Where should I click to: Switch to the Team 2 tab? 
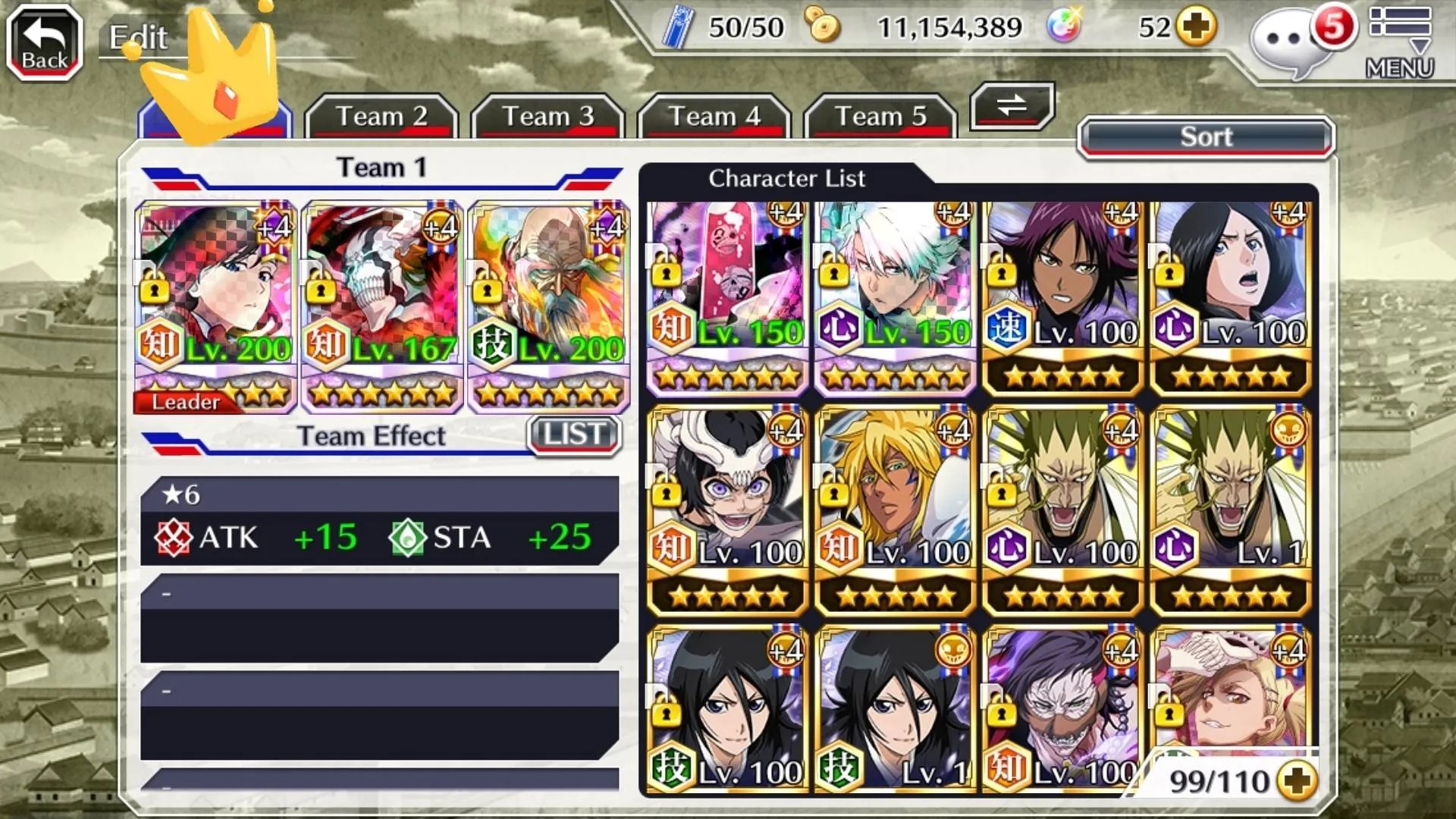coord(381,117)
